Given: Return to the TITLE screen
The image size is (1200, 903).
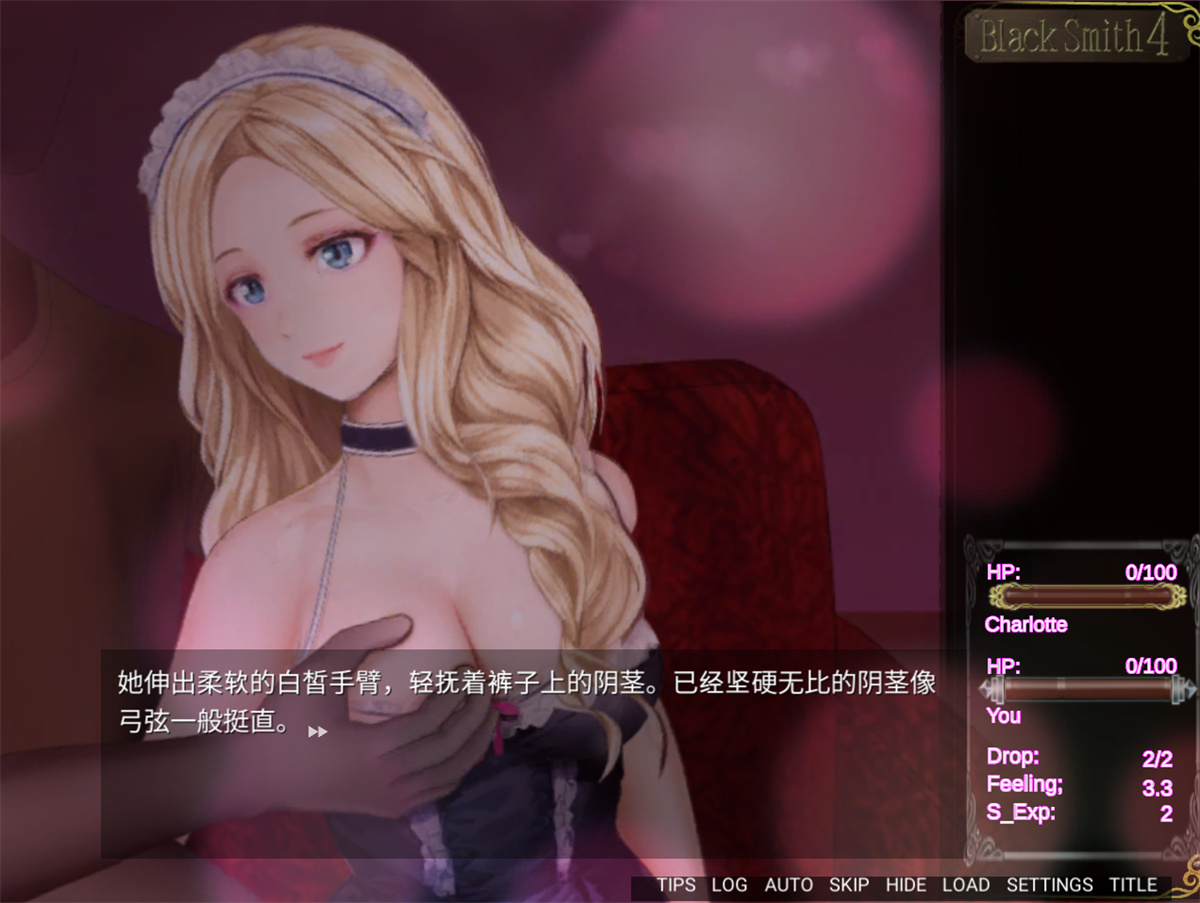Looking at the screenshot, I should (1132, 885).
